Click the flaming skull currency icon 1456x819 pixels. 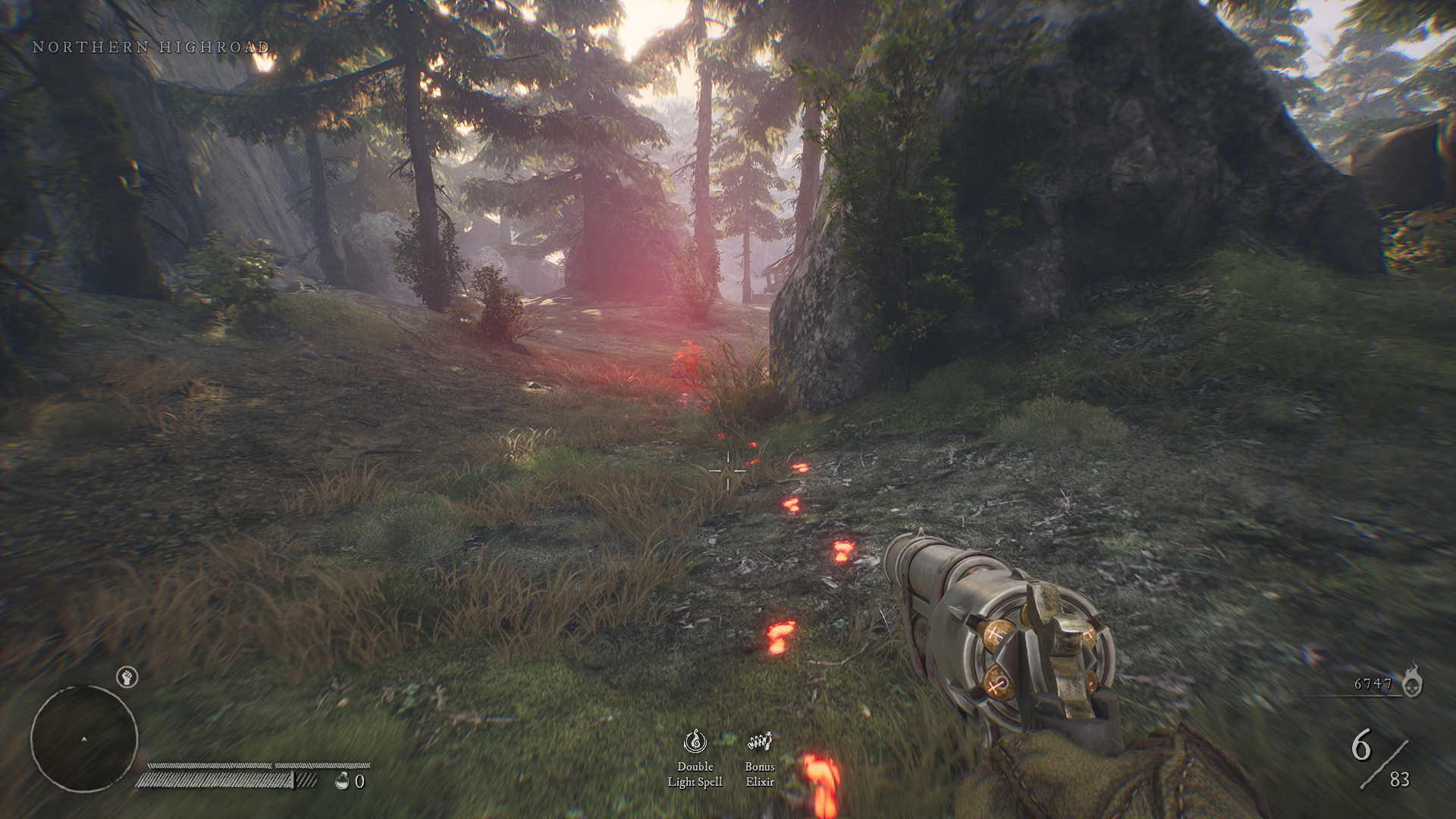[1411, 680]
